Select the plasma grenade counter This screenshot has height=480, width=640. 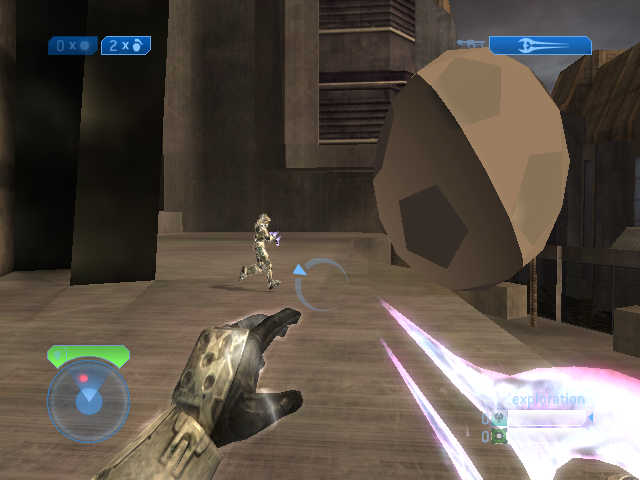[x=73, y=45]
